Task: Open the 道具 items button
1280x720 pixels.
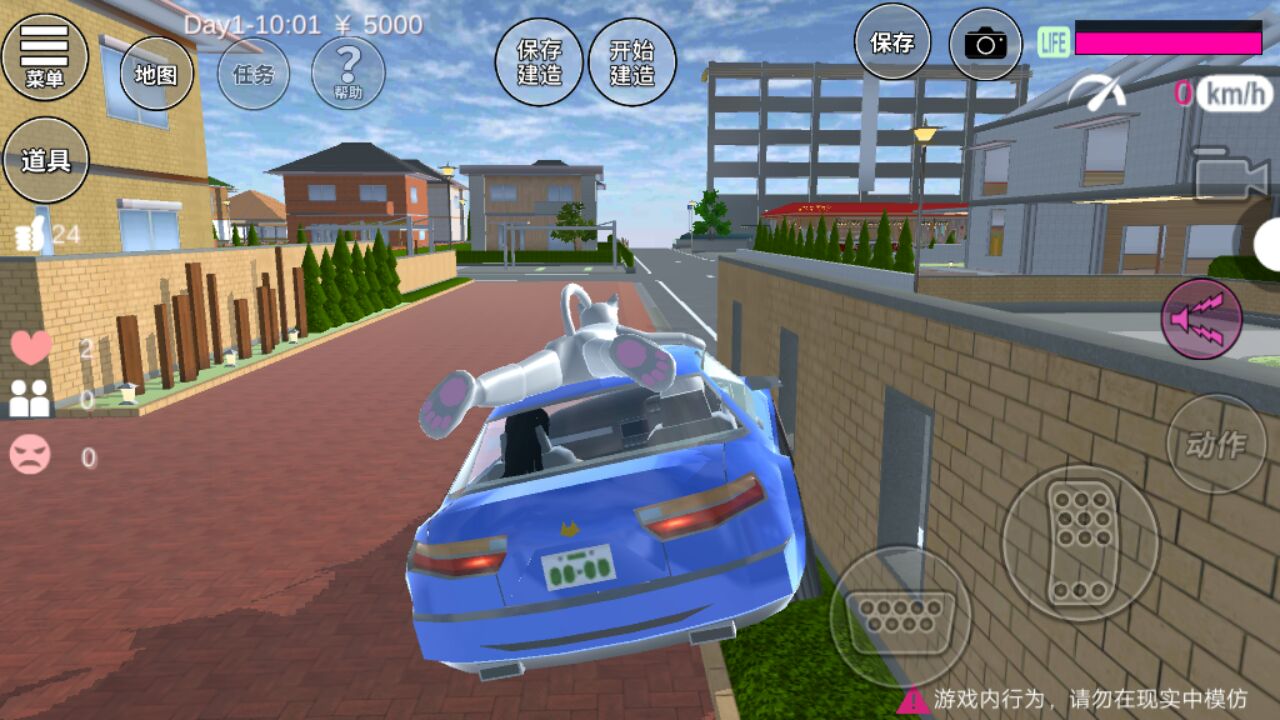Action: click(x=46, y=160)
